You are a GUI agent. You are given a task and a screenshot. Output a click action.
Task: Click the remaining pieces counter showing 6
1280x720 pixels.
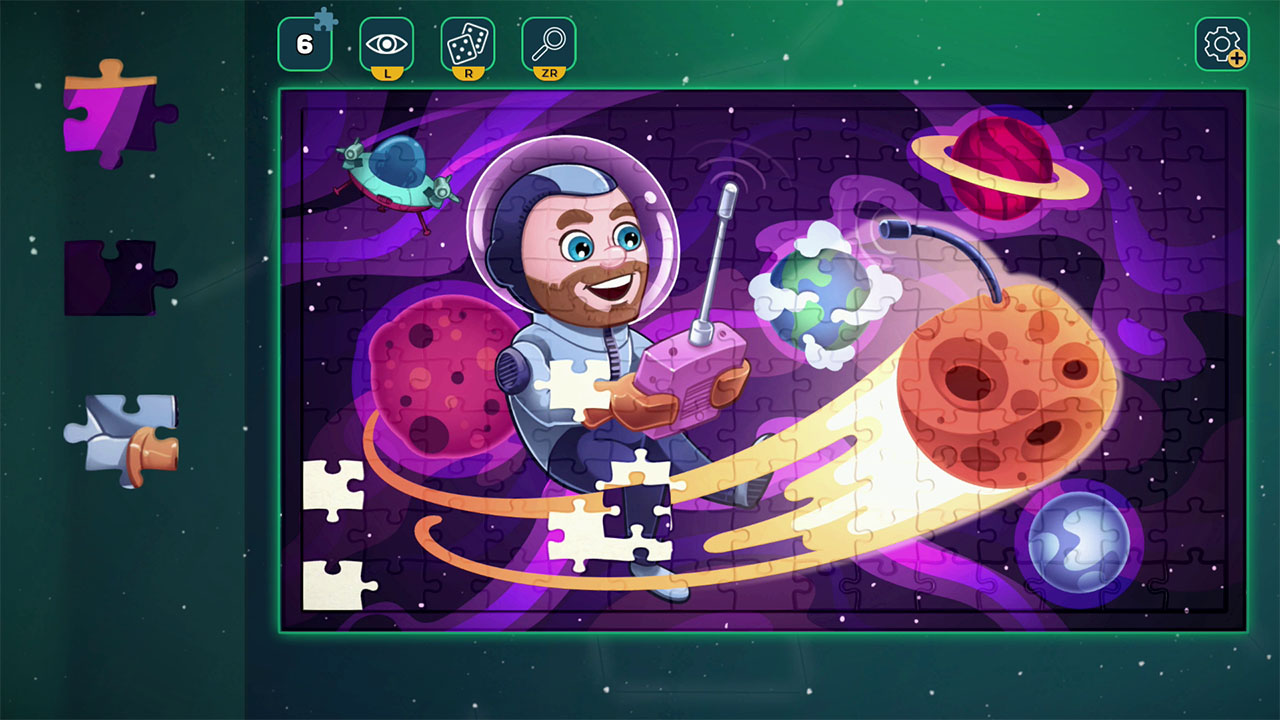(x=305, y=44)
